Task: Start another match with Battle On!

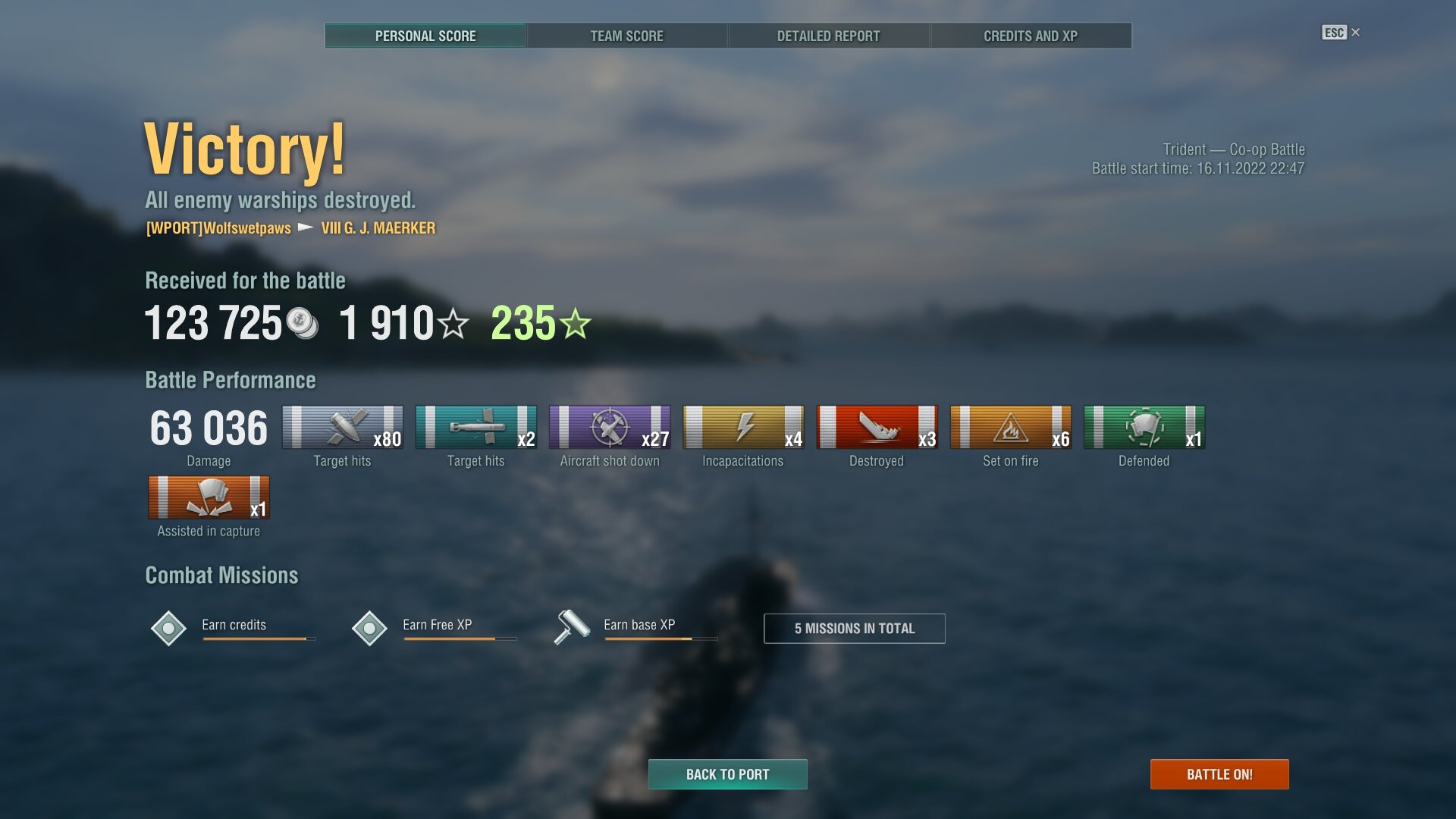Action: click(1219, 774)
